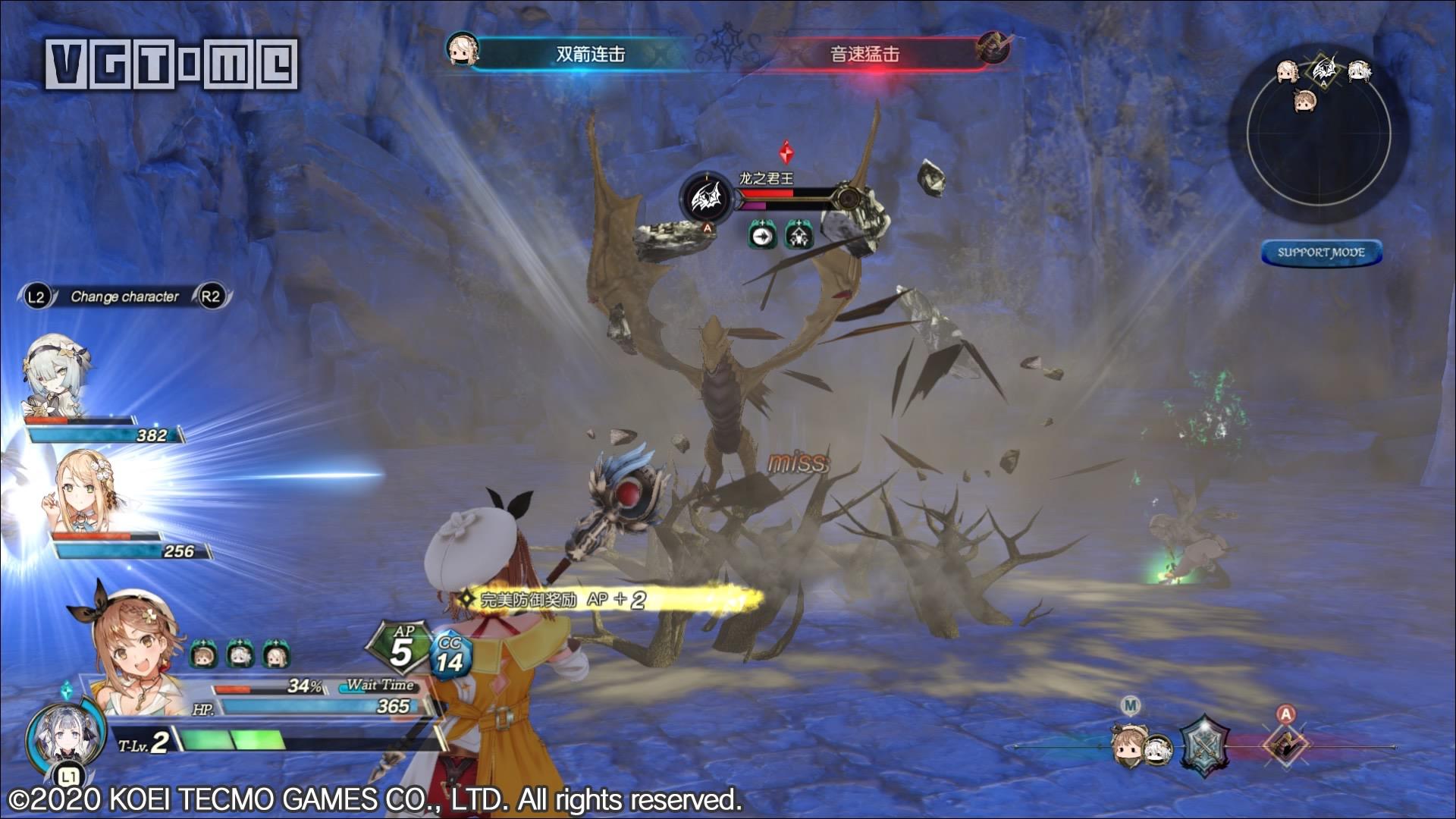1456x819 pixels.
Task: Select the Change character label
Action: pos(124,297)
